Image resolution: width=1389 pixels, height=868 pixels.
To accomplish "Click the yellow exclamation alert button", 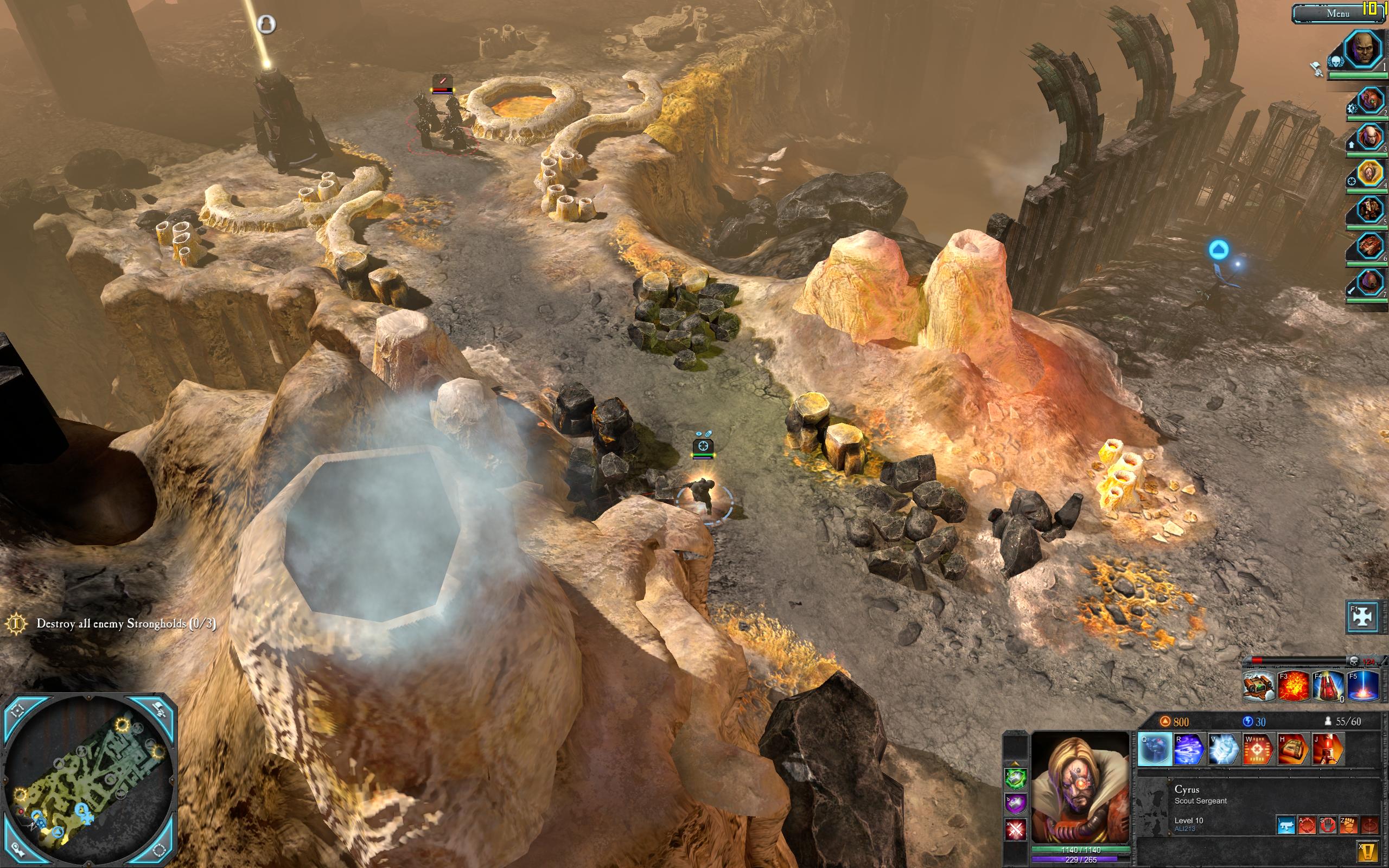I will 1368,850.
